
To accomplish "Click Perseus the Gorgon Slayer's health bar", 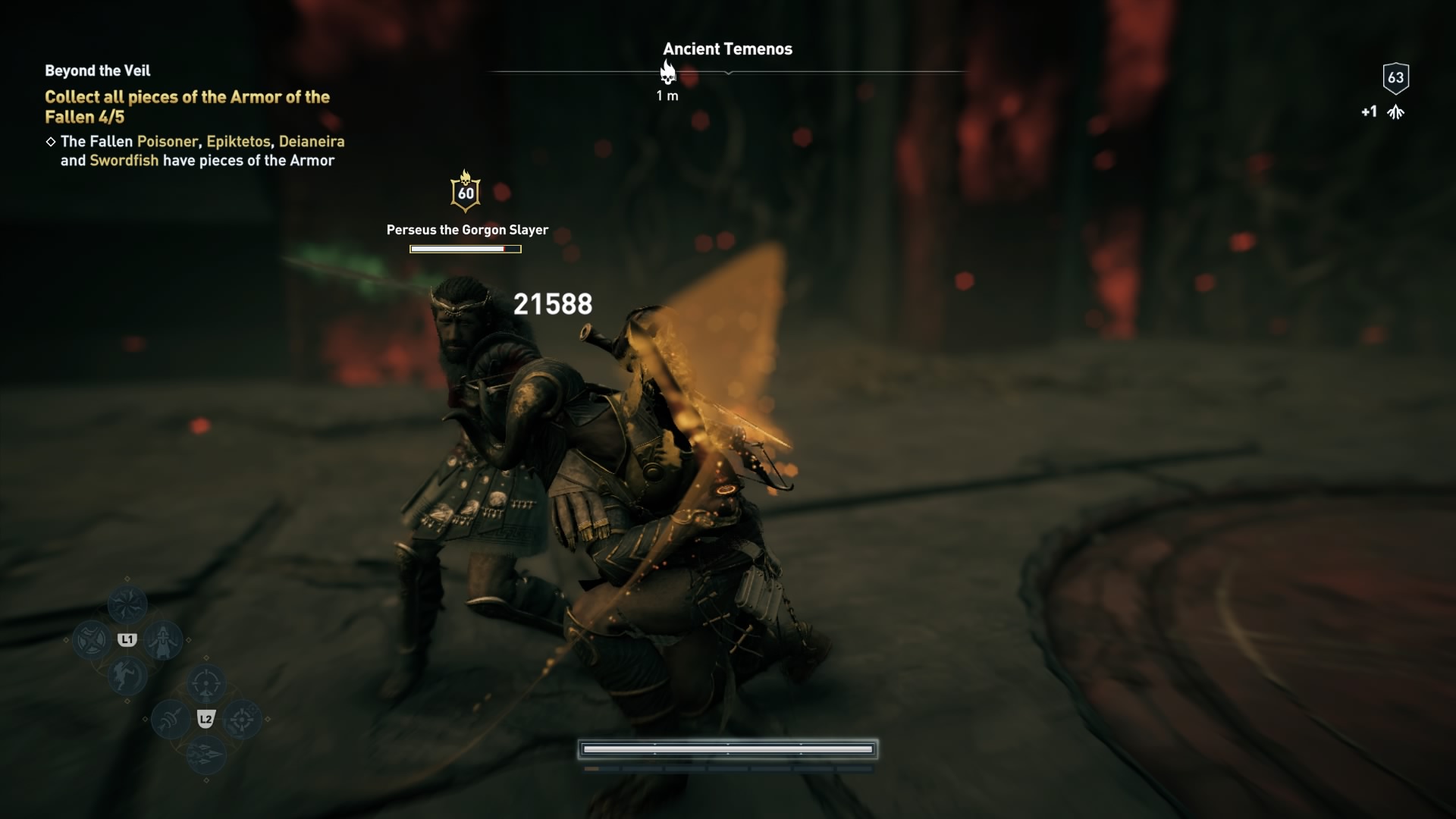I will tap(465, 248).
